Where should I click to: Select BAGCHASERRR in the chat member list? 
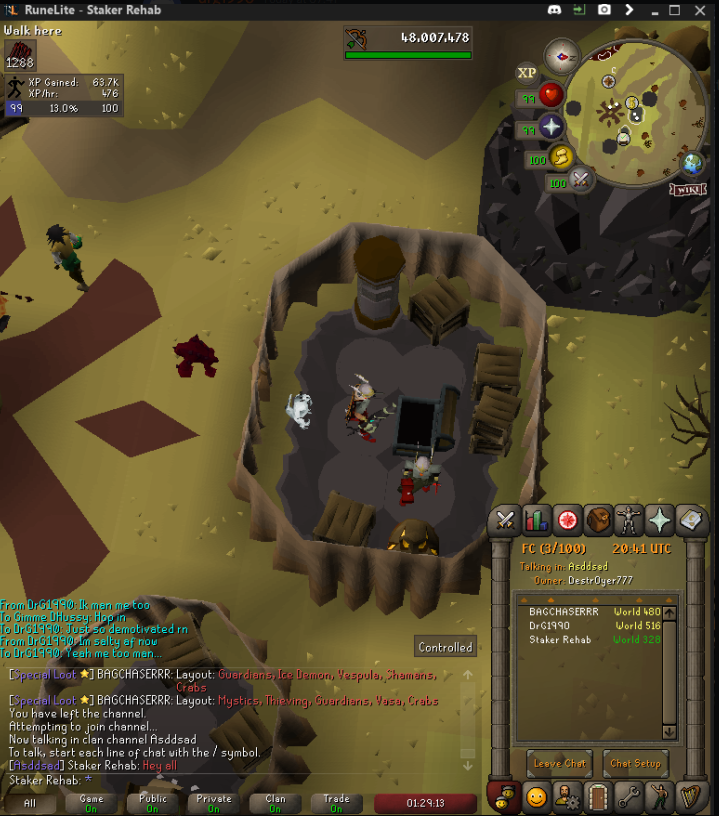click(x=563, y=612)
